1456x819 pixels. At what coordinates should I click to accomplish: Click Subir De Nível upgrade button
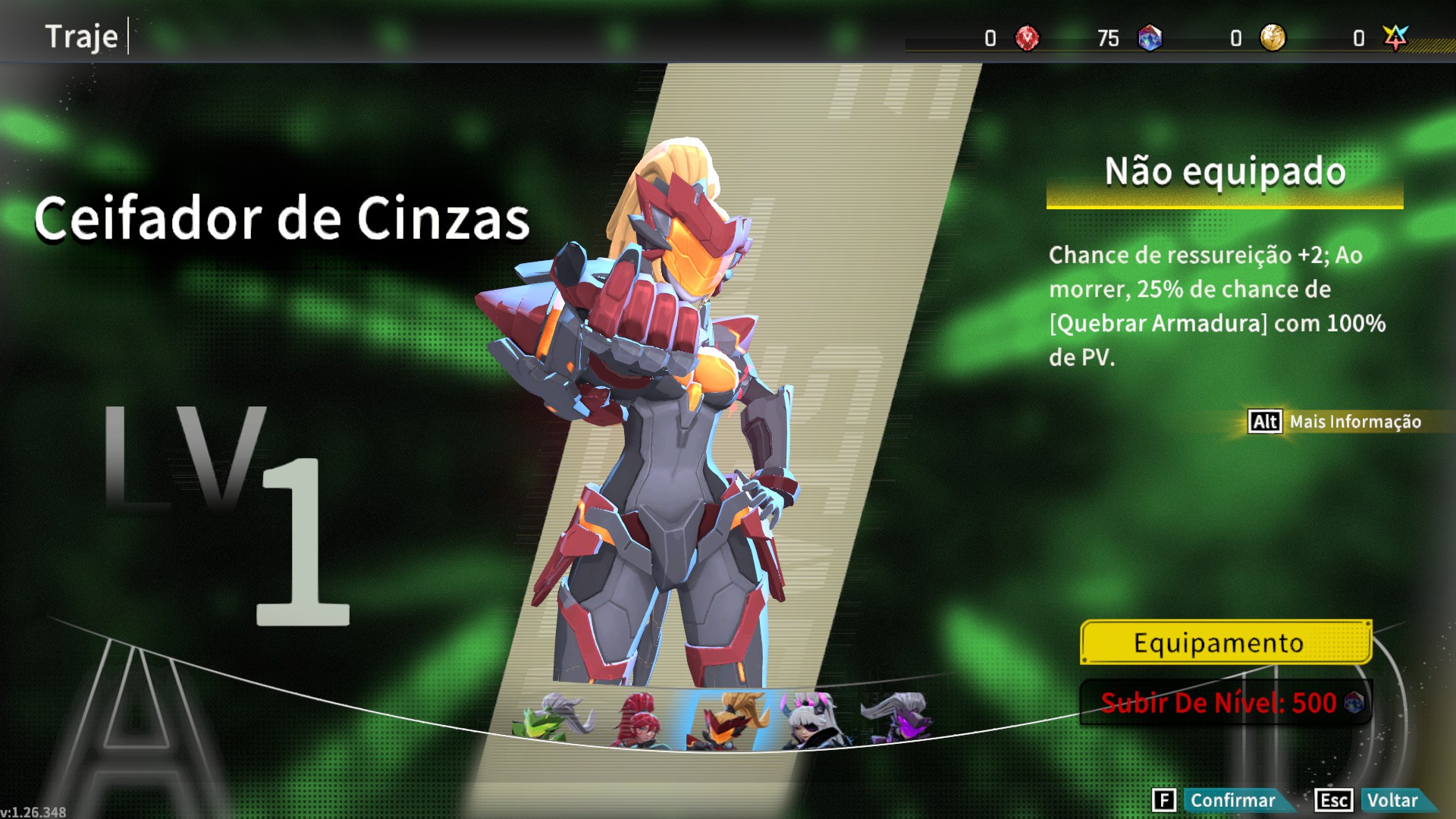(1225, 703)
